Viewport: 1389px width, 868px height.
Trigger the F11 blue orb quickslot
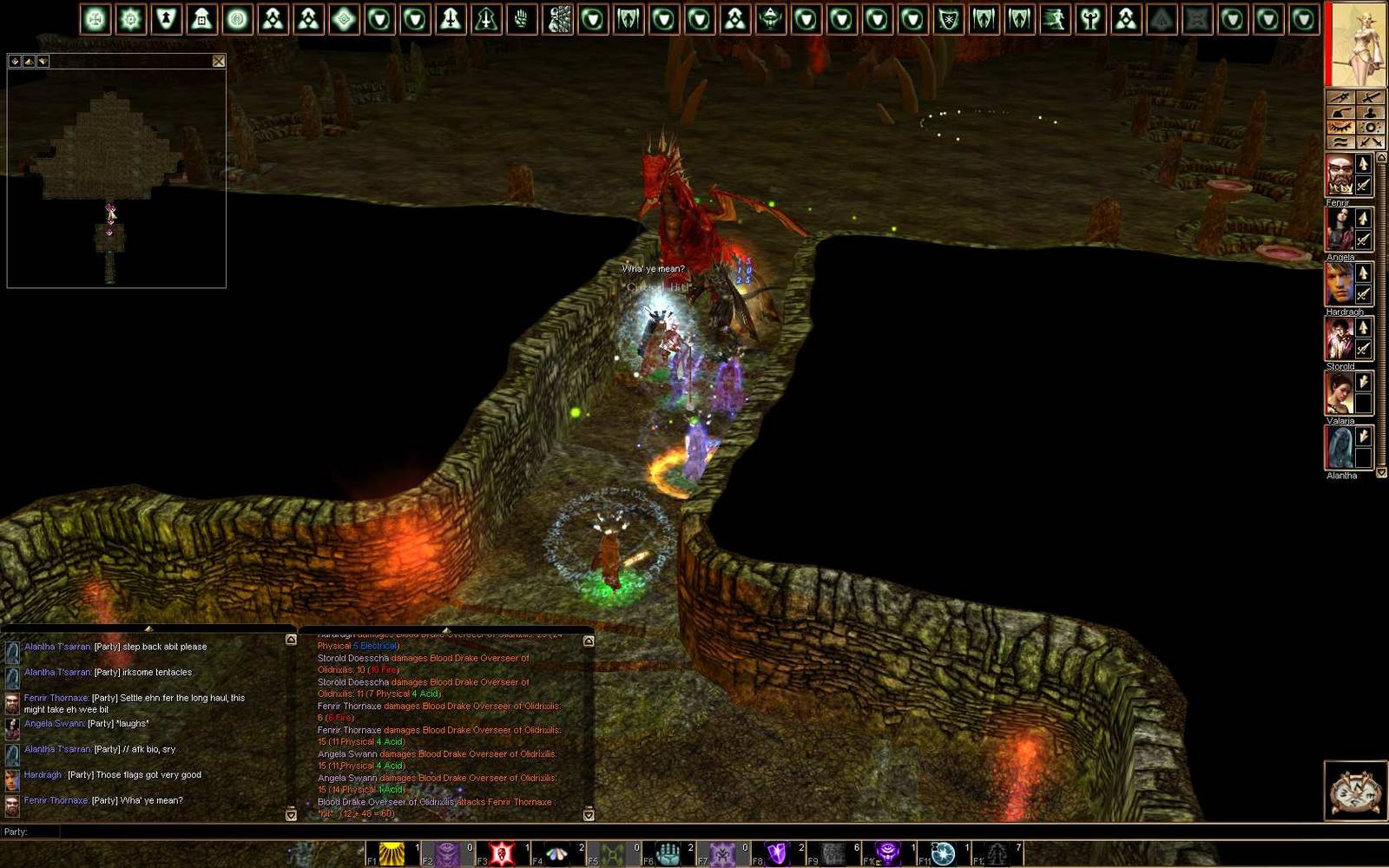942,854
